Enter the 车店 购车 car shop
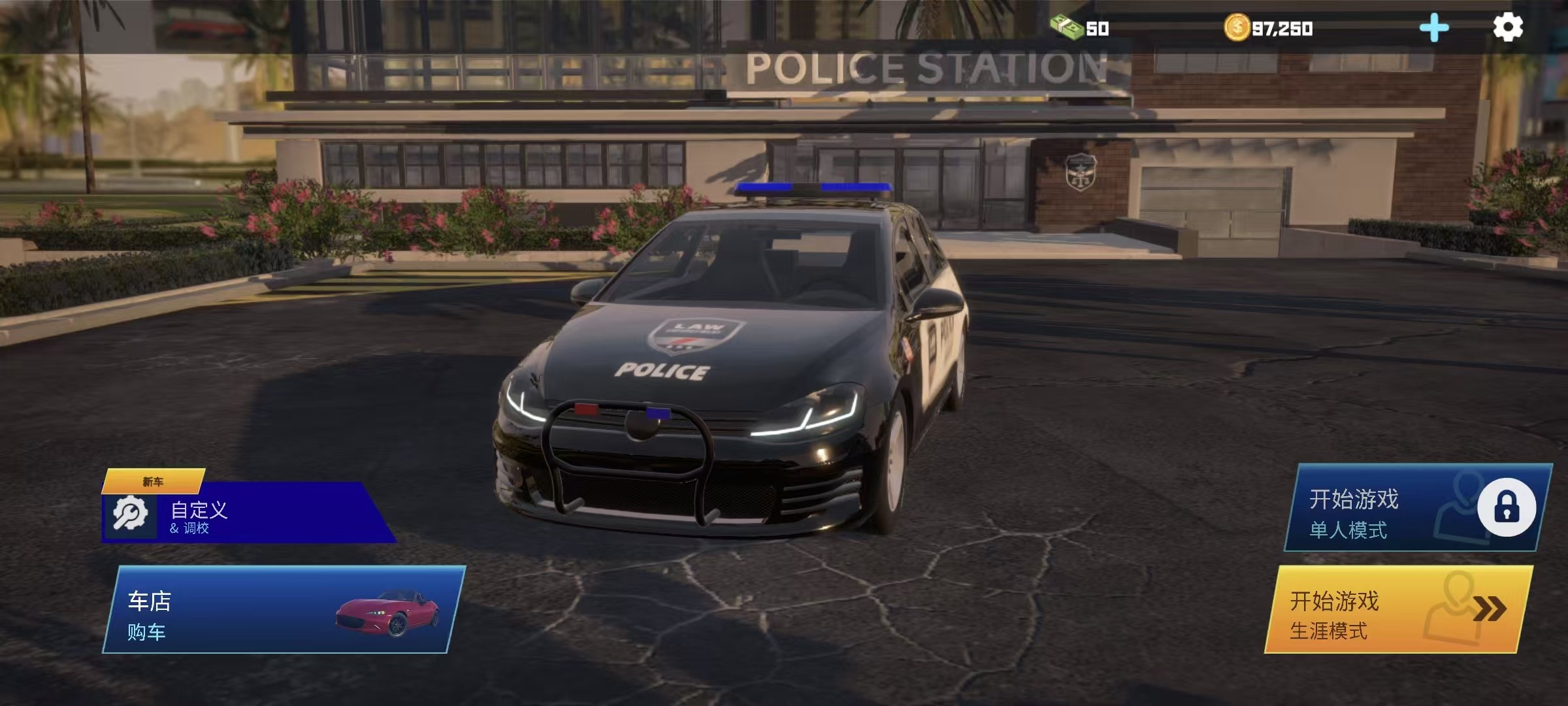 [x=284, y=609]
